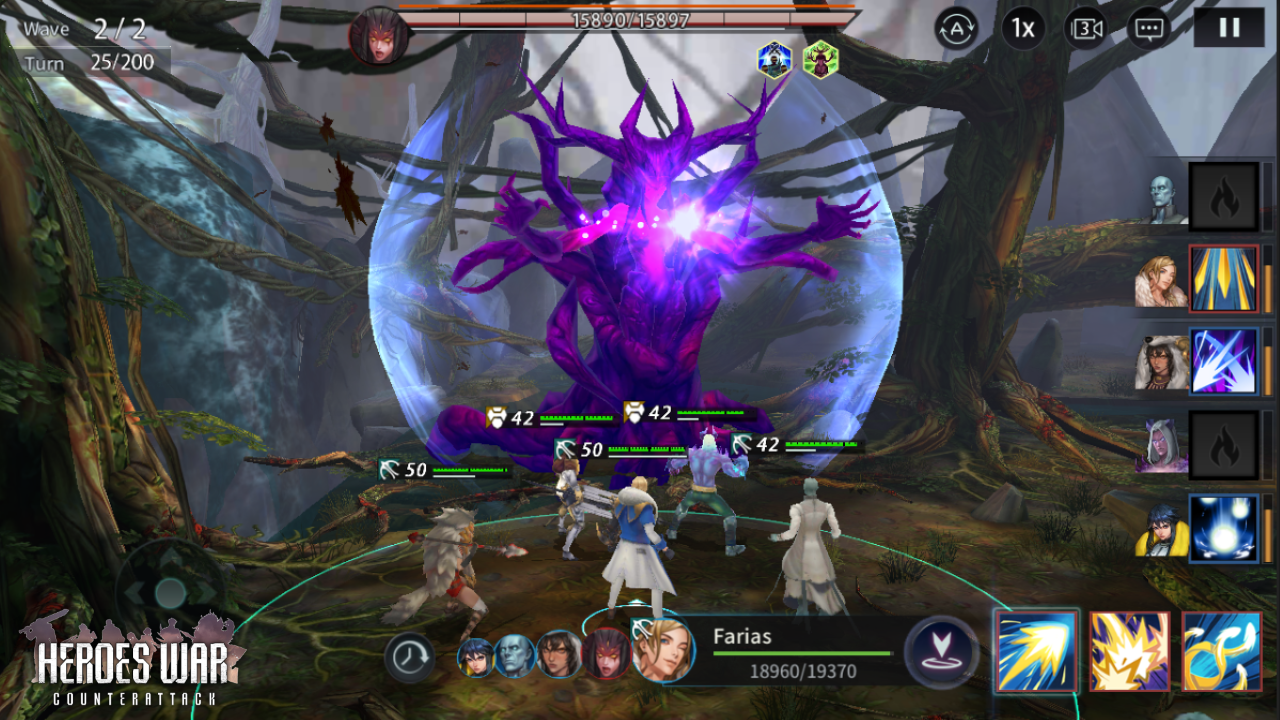Image resolution: width=1280 pixels, height=720 pixels.
Task: Select Farias portrait in turn queue
Action: coord(663,650)
